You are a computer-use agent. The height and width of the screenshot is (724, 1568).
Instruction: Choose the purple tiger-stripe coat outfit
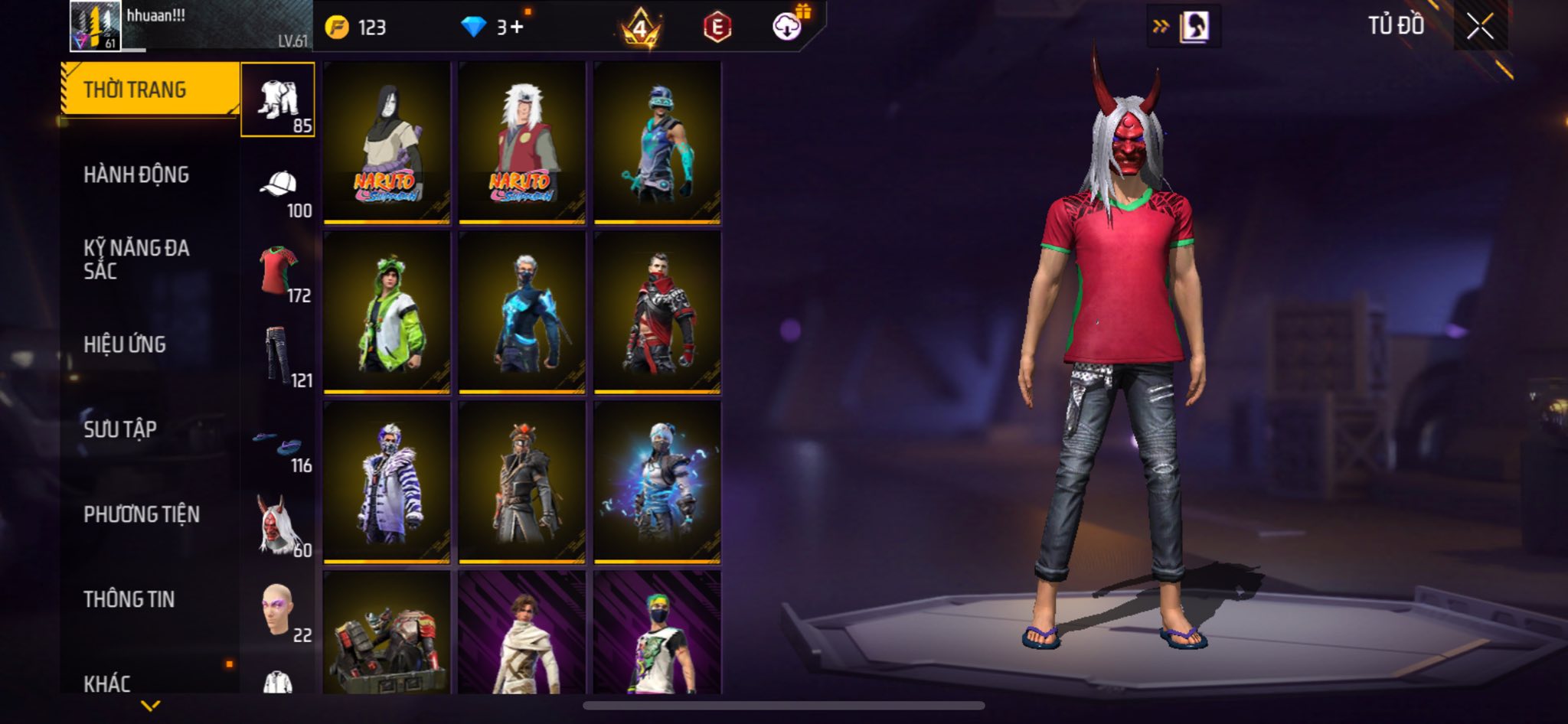[386, 482]
